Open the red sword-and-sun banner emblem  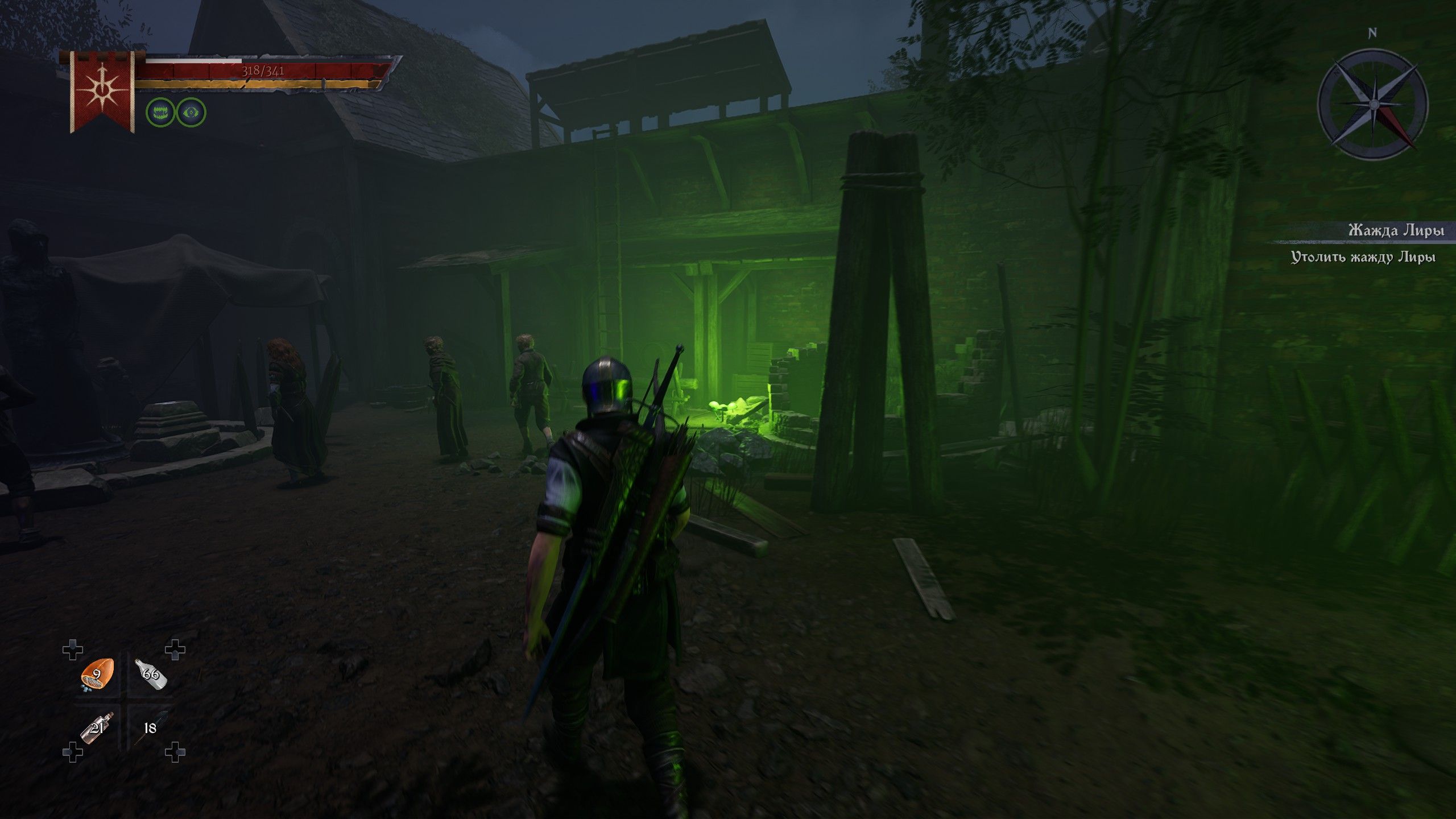102,91
